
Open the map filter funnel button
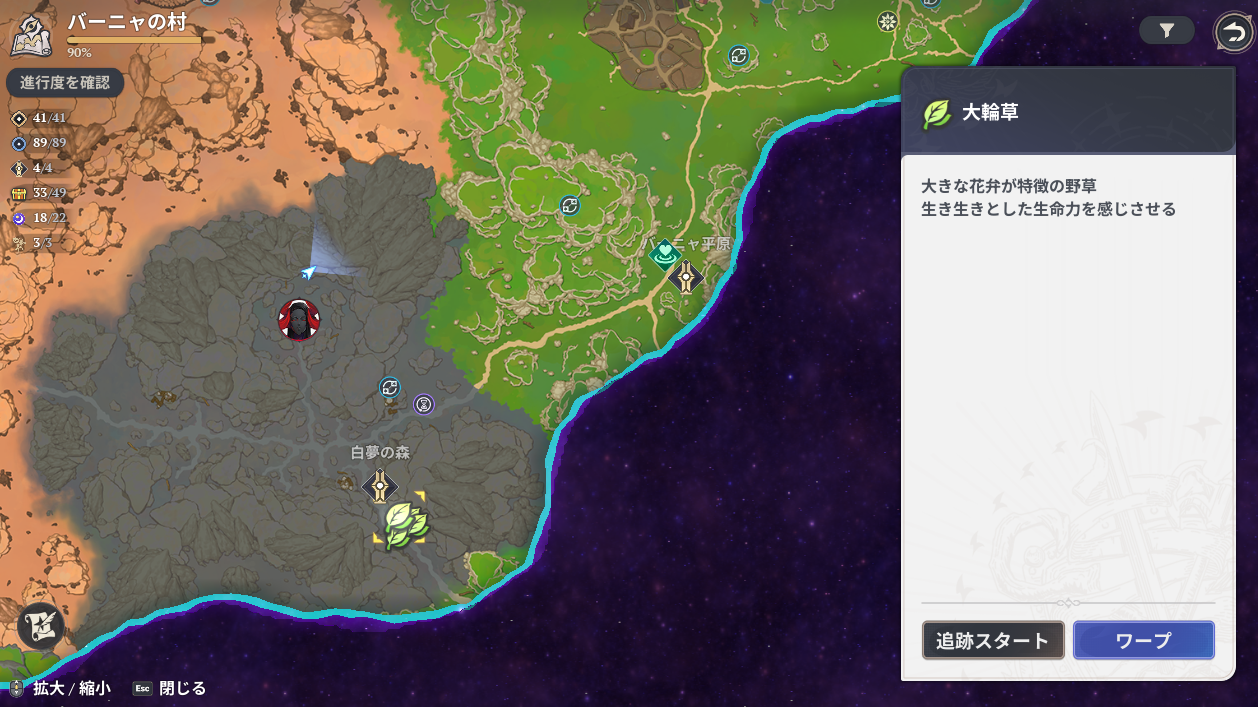[x=1166, y=31]
